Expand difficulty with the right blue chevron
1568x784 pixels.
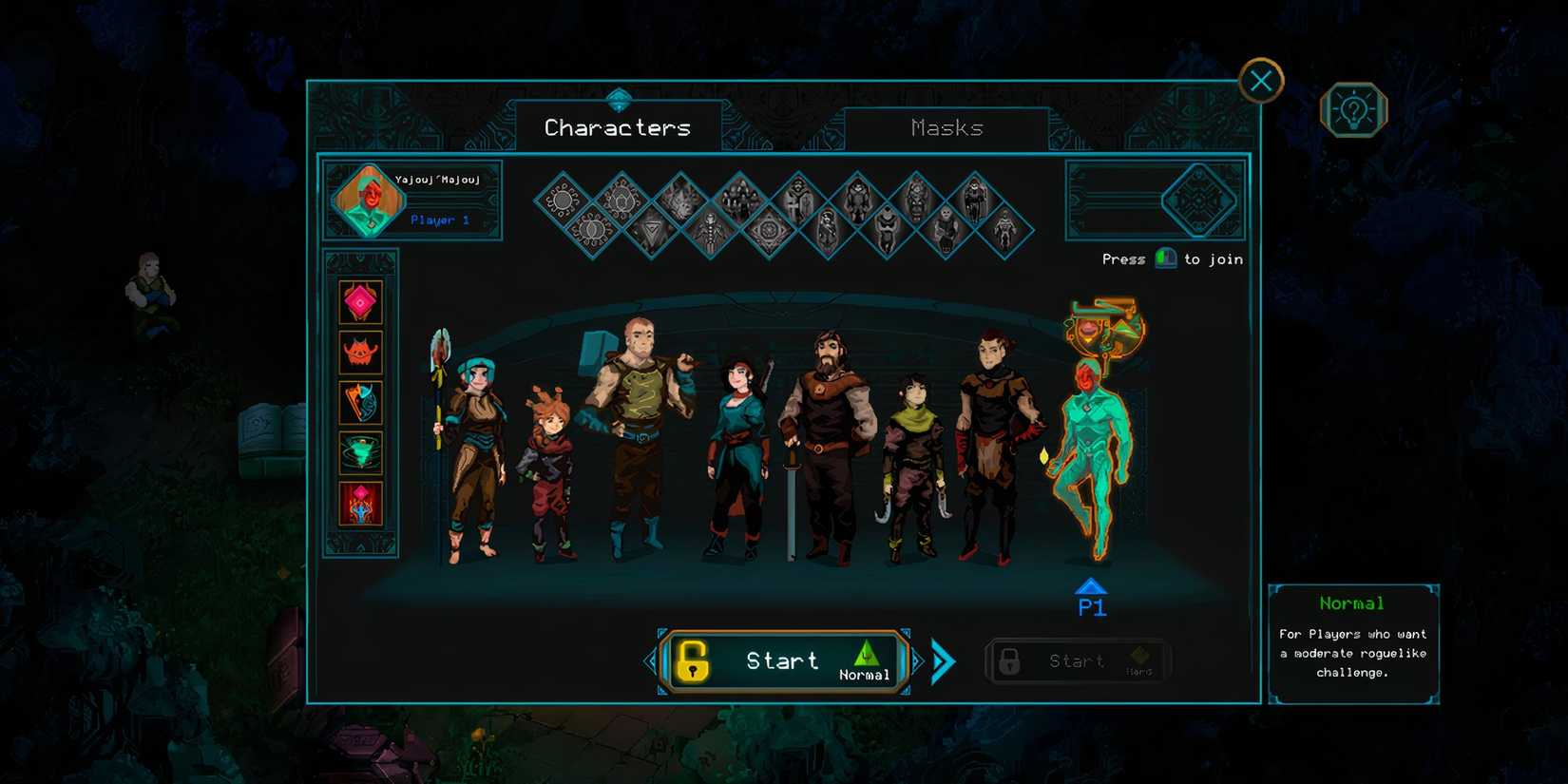pyautogui.click(x=942, y=660)
